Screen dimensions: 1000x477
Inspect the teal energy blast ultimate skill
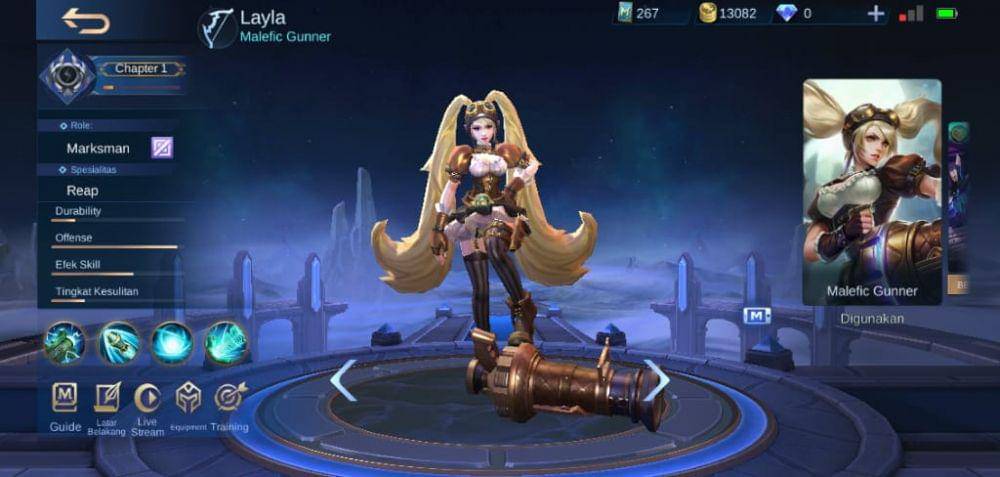226,342
